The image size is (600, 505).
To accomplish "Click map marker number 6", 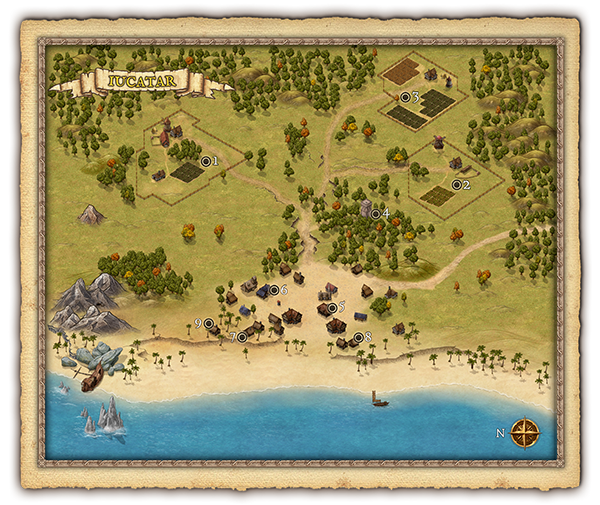I will [274, 290].
